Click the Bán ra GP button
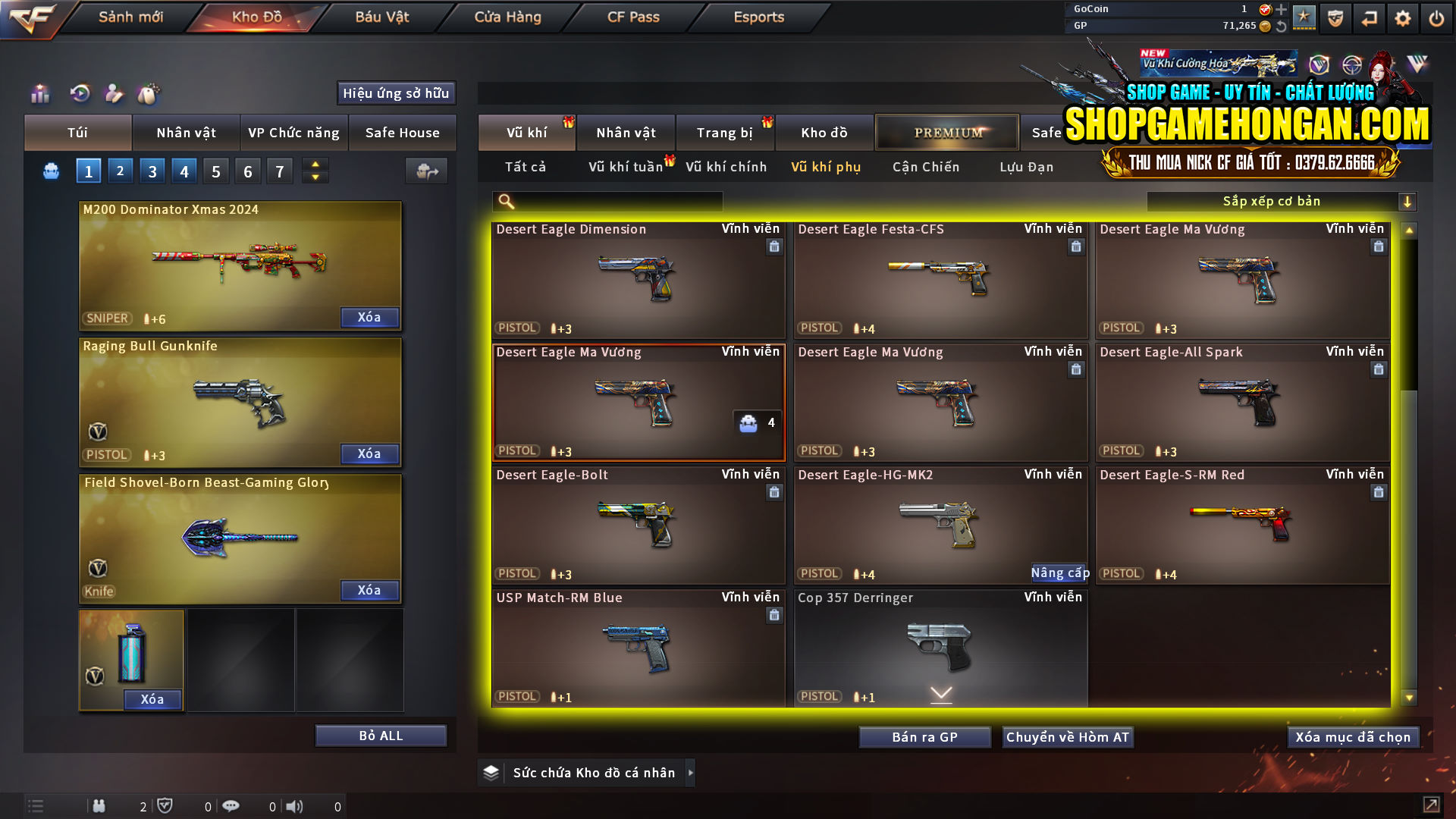1456x819 pixels. point(924,736)
